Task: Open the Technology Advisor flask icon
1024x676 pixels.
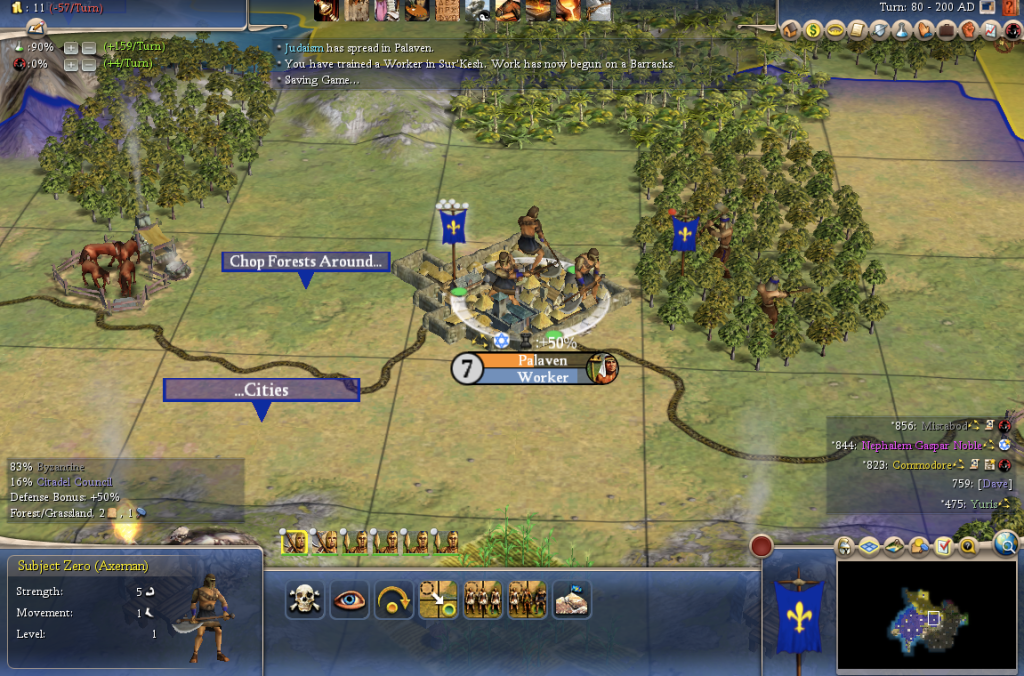Action: coord(901,30)
